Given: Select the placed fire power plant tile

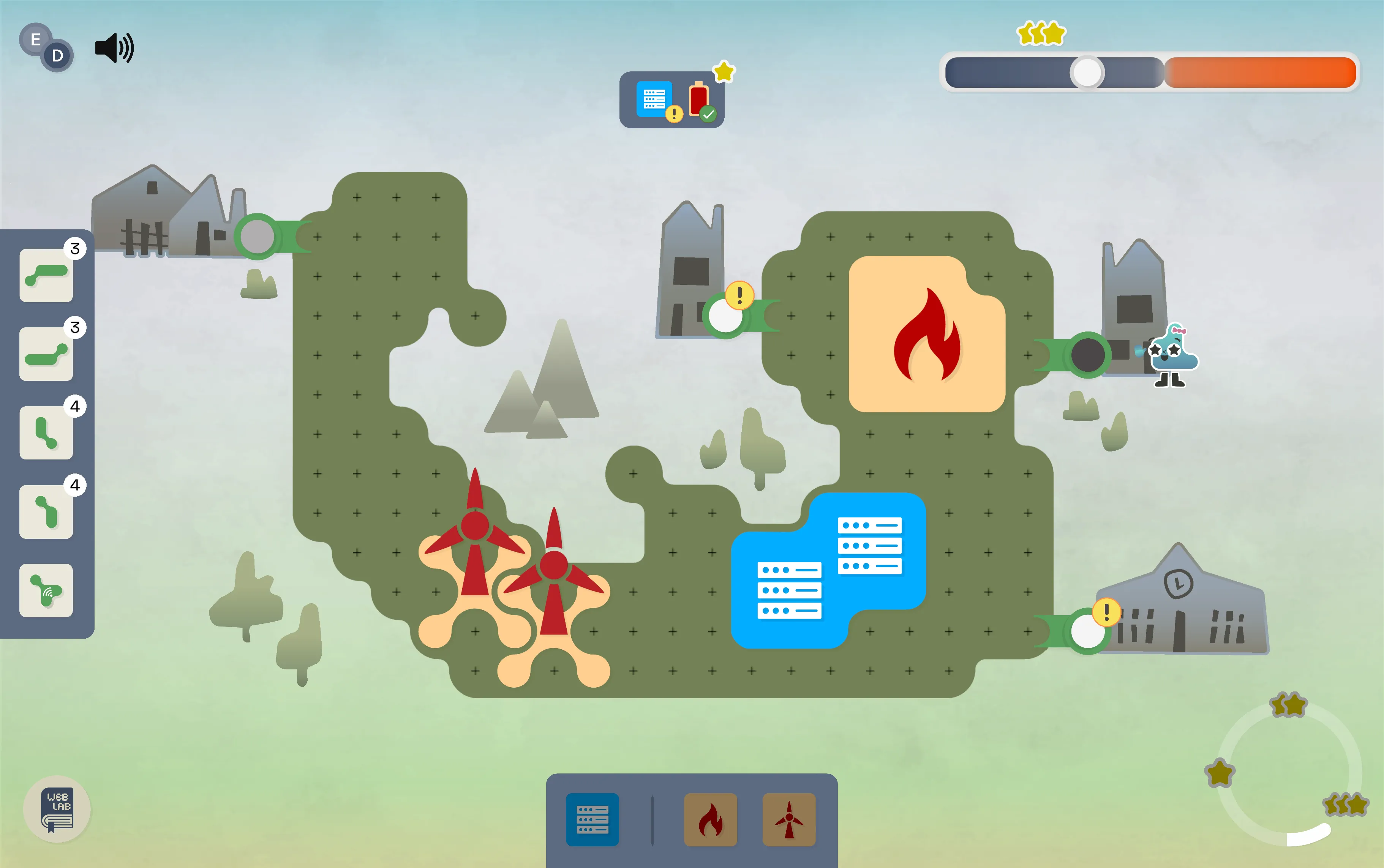Looking at the screenshot, I should [x=926, y=334].
